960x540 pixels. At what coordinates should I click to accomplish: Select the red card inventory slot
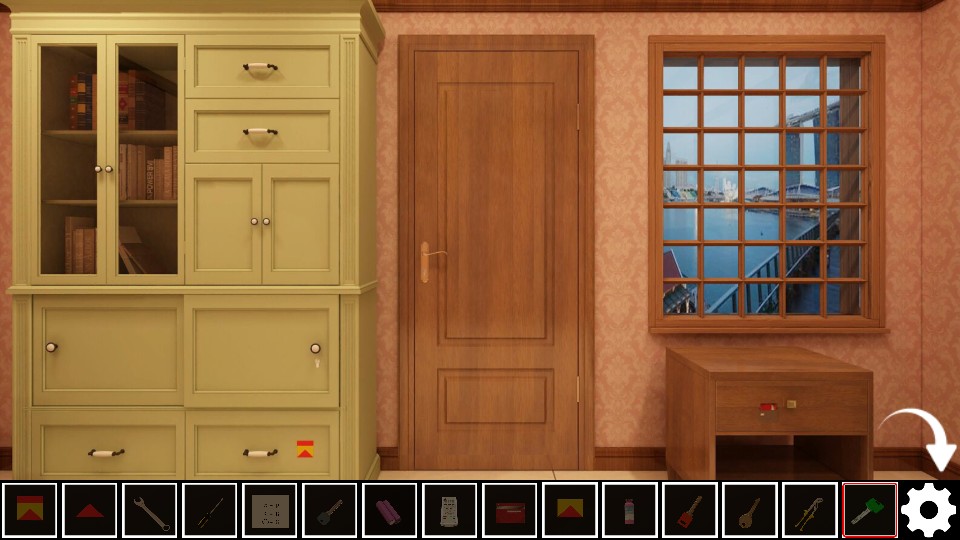510,510
